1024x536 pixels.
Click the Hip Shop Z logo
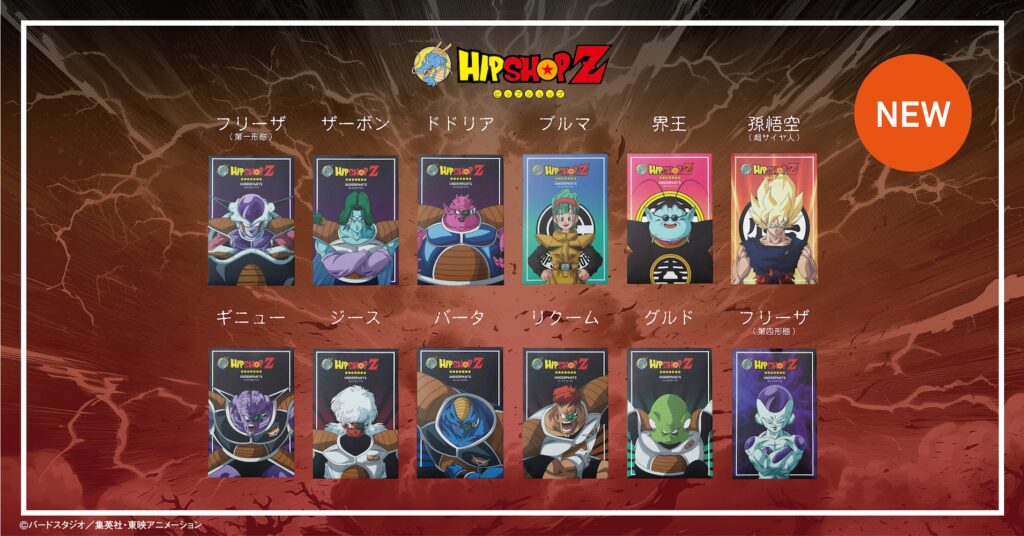tap(510, 68)
